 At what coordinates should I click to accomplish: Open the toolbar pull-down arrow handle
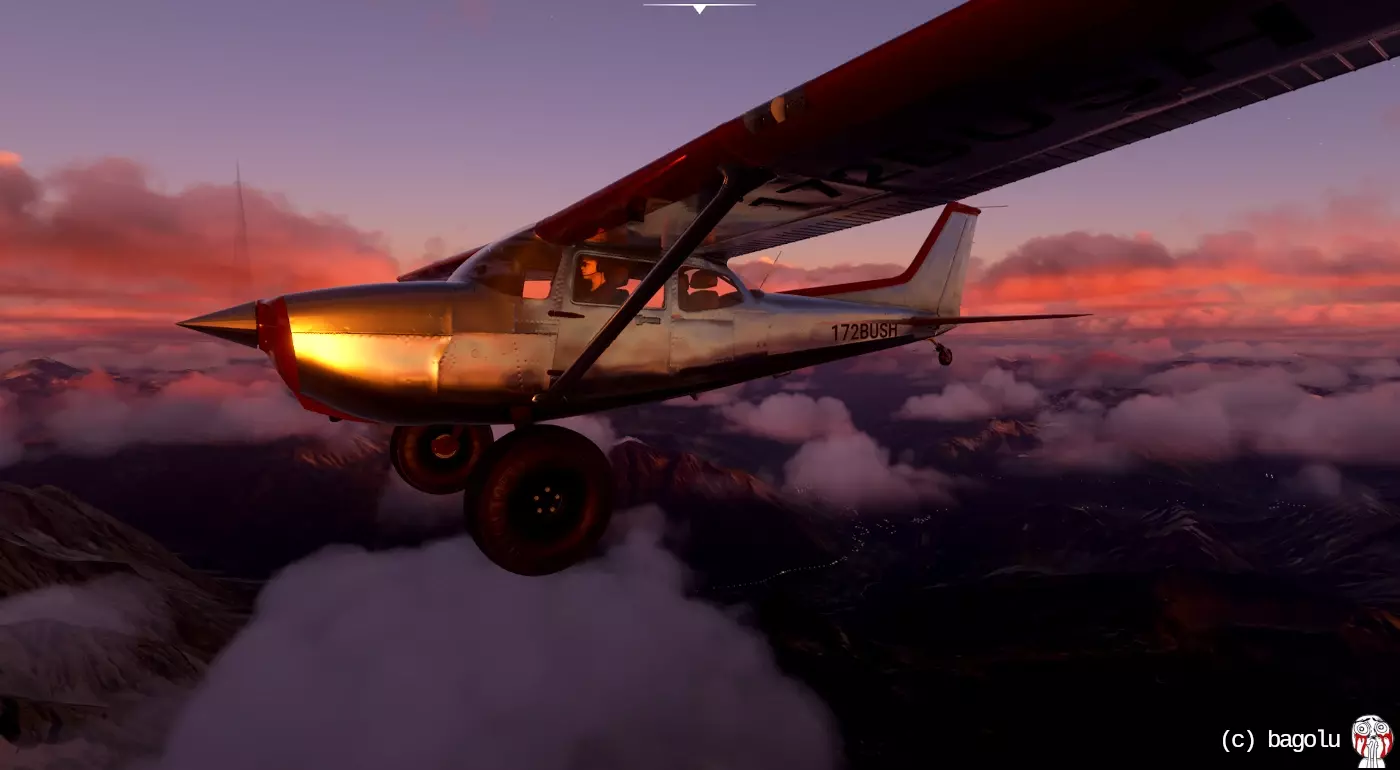(699, 8)
